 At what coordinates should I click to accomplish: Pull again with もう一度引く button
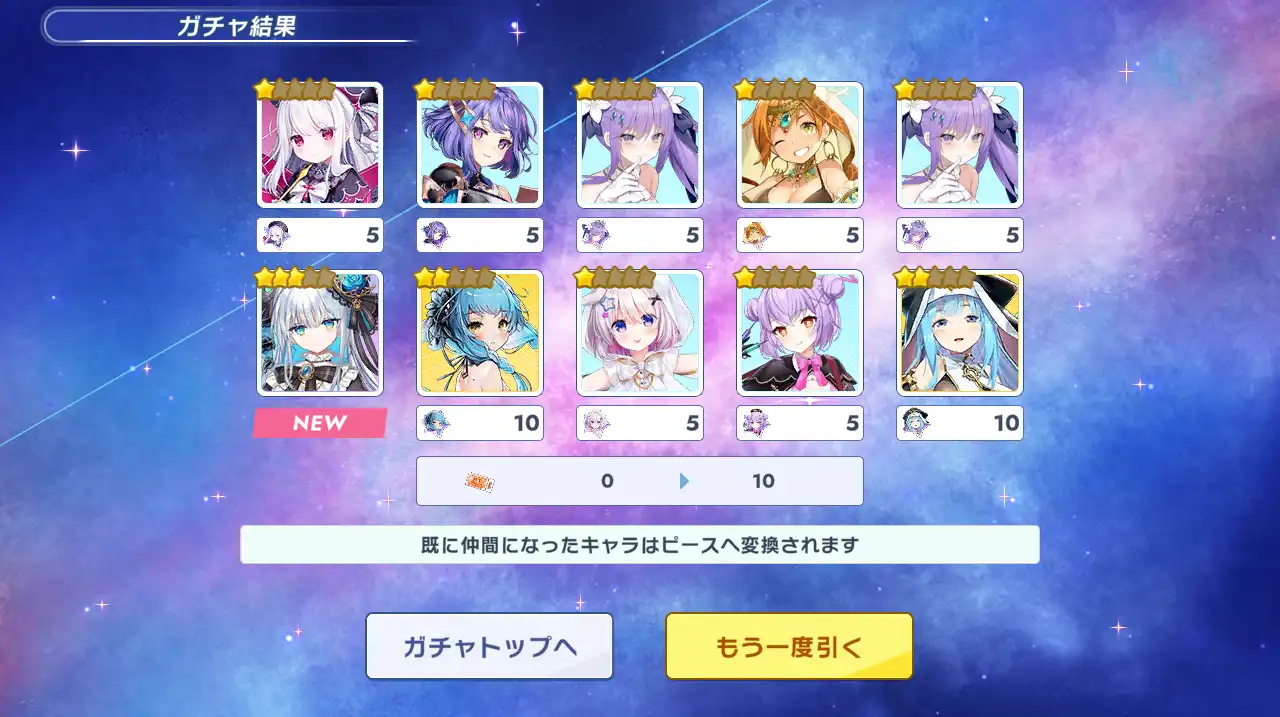coord(789,646)
